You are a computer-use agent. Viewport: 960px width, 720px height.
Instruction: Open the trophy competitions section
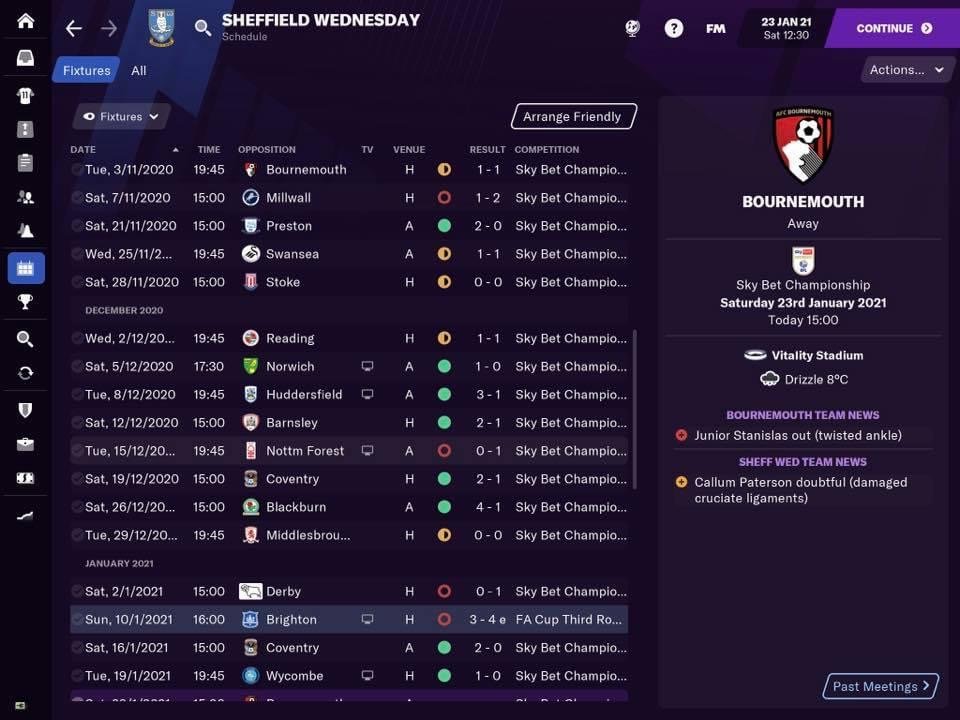tap(25, 301)
